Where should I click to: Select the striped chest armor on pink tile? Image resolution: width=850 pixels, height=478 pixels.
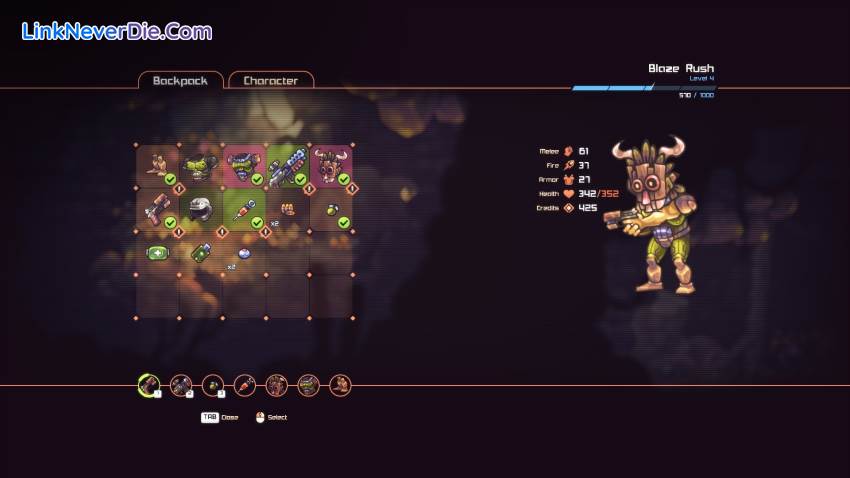pyautogui.click(x=244, y=166)
